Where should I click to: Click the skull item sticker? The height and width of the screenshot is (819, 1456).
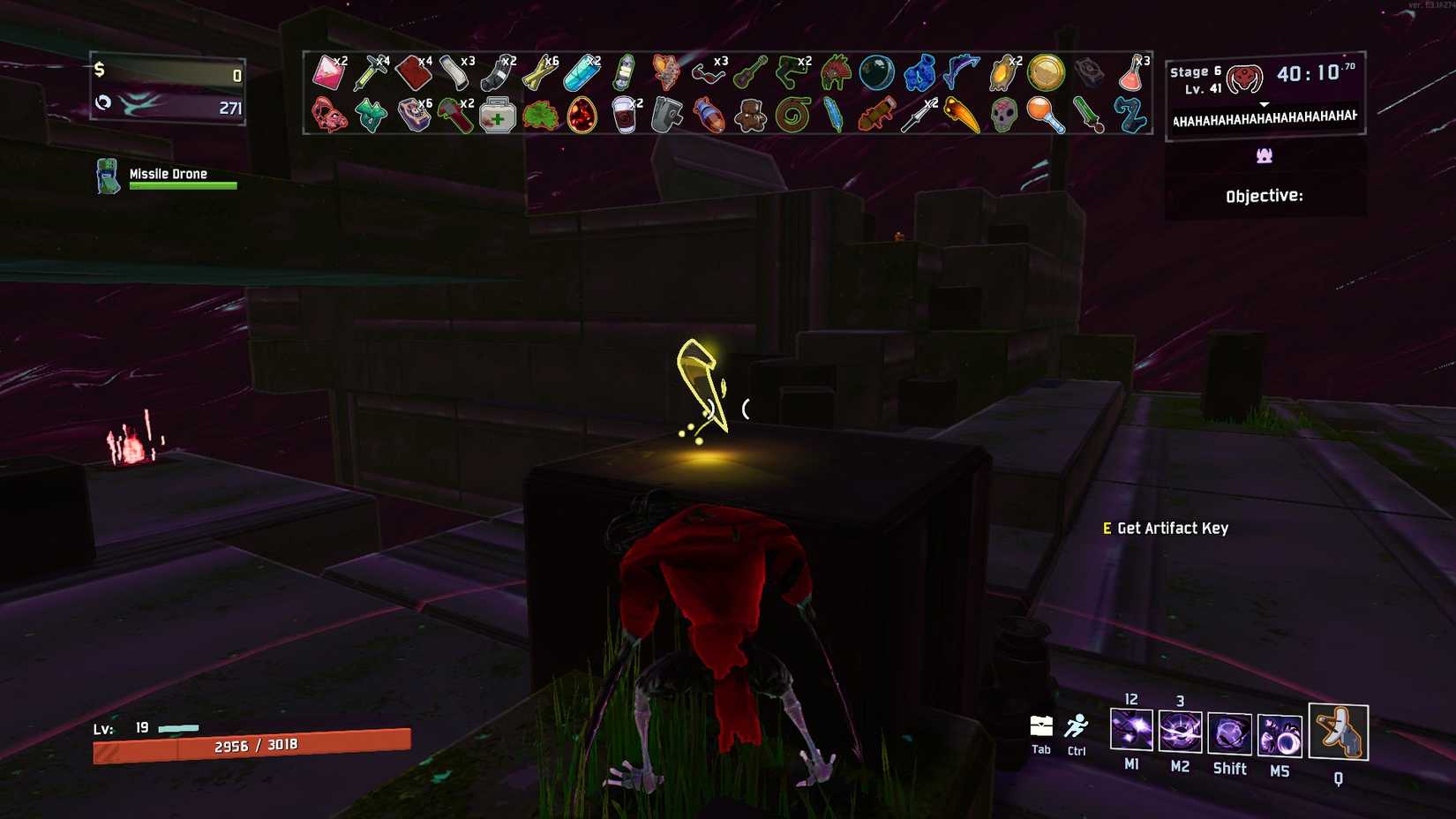coord(1002,116)
